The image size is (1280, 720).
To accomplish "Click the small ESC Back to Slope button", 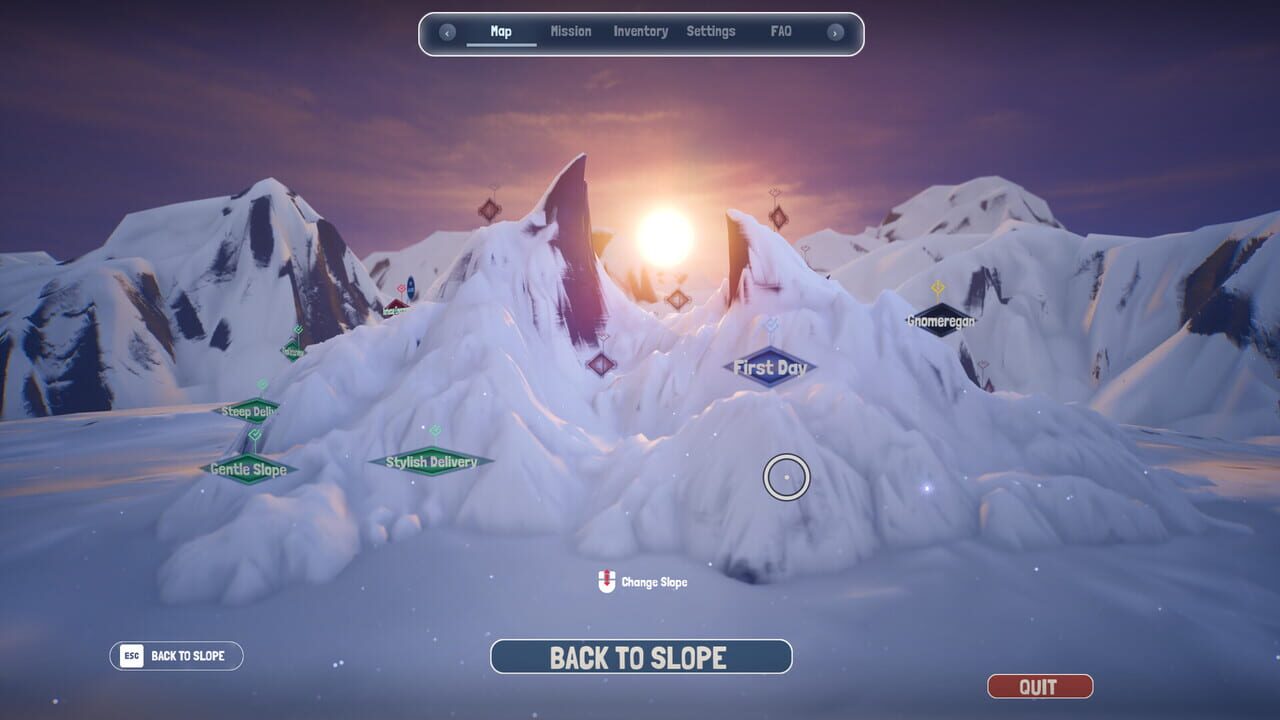I will 176,656.
